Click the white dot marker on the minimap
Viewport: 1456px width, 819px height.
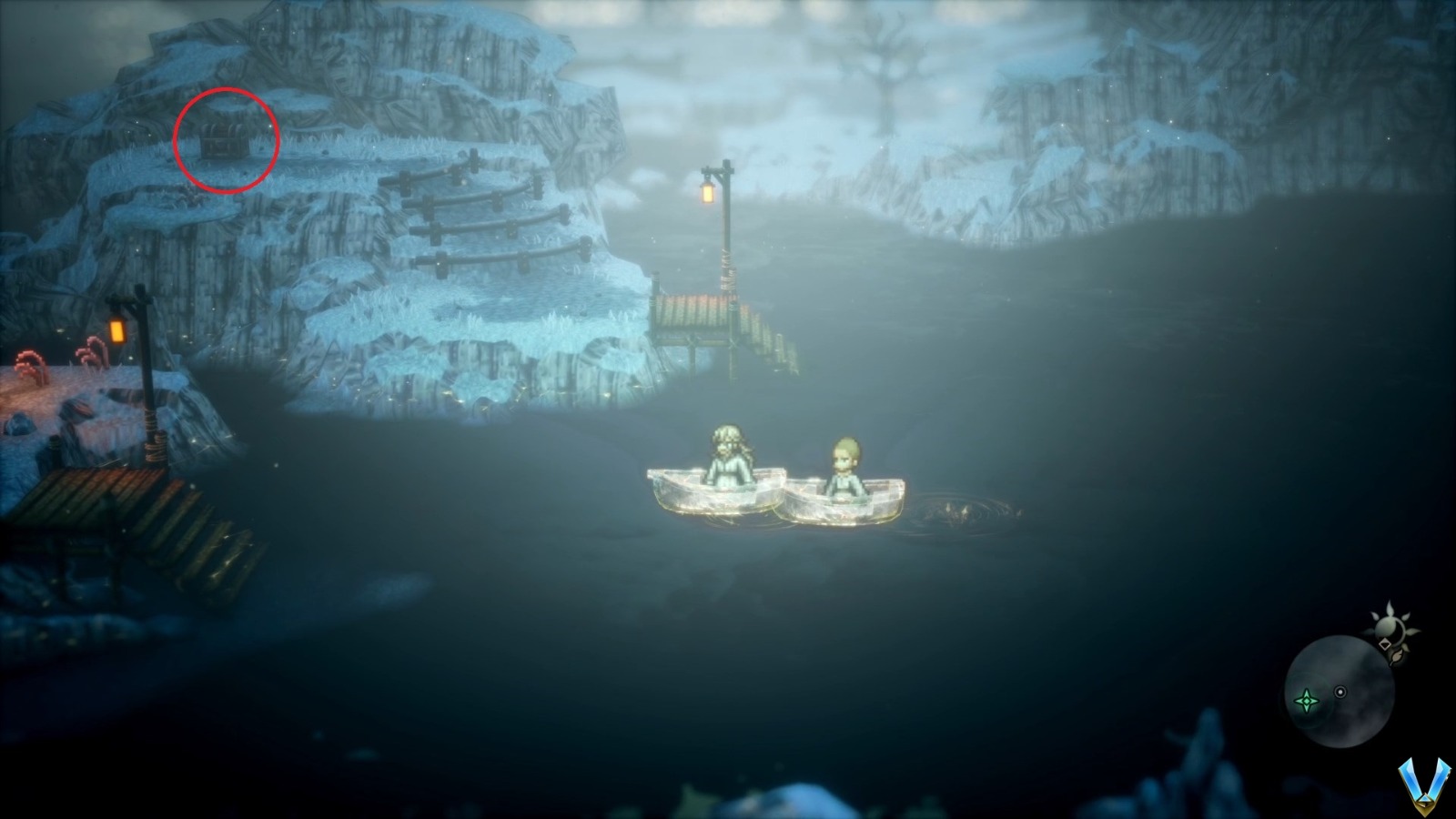pyautogui.click(x=1340, y=692)
